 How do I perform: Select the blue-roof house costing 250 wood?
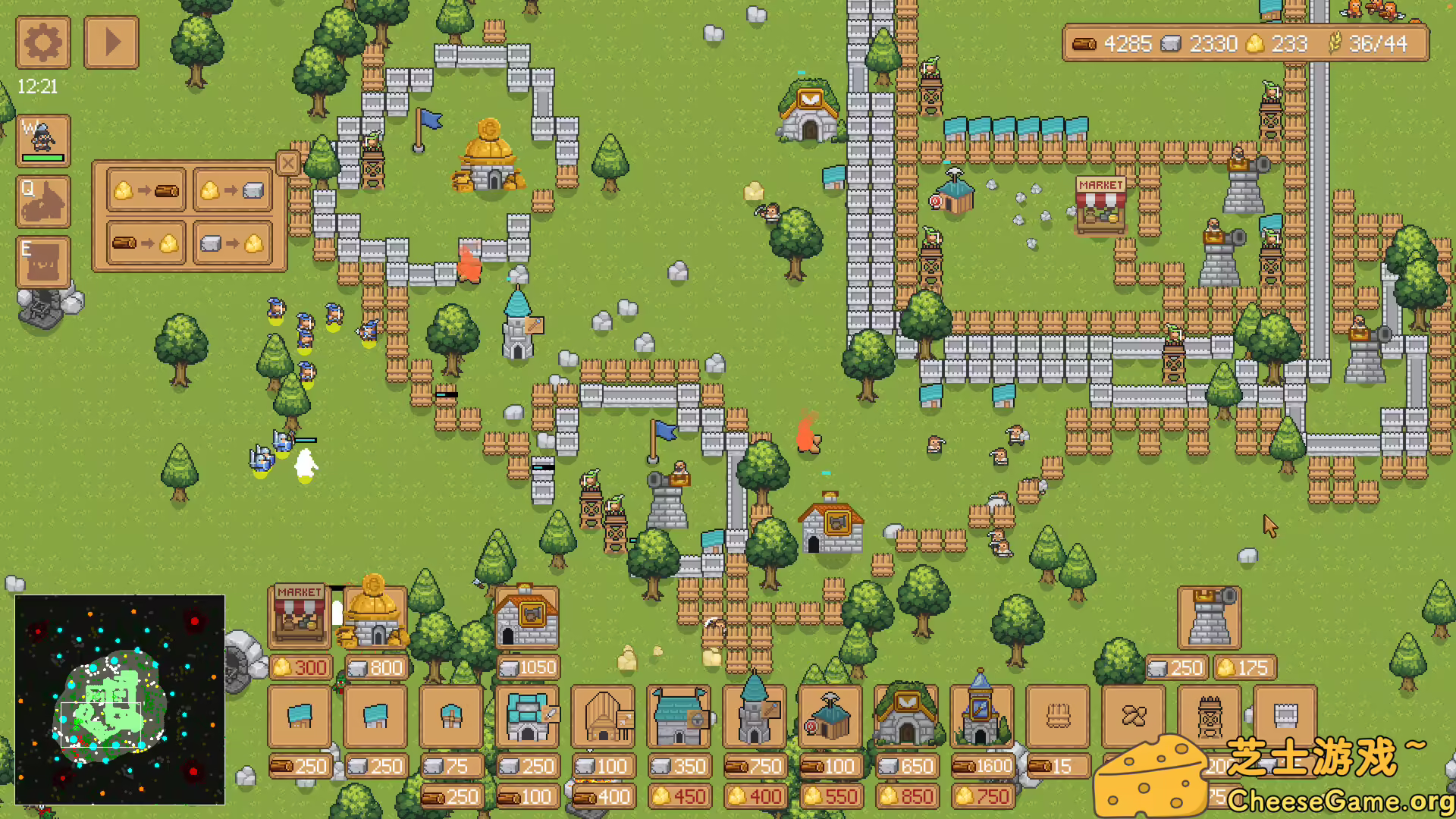(299, 717)
